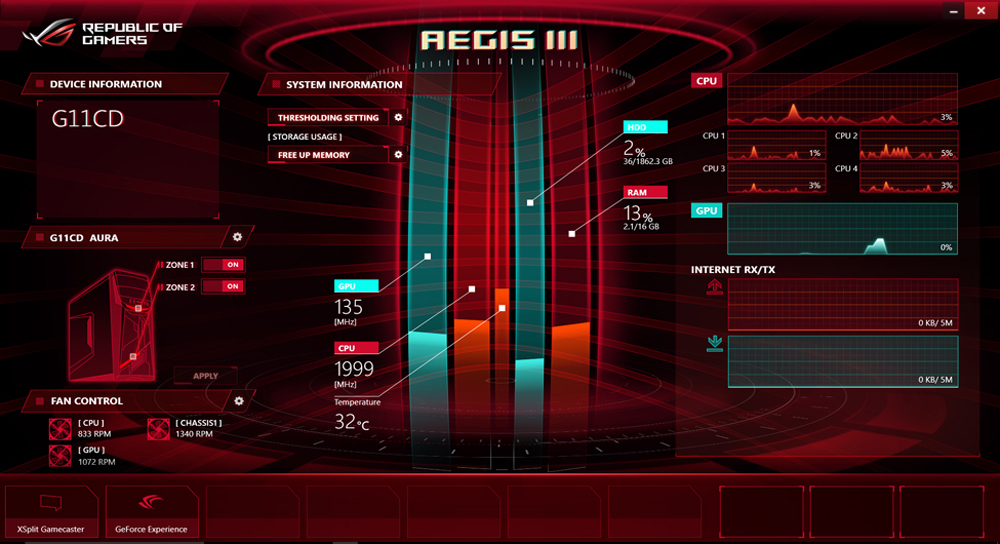Screen dimensions: 1000x544
Task: Click the gear beside Thresholding Setting
Action: click(x=398, y=117)
